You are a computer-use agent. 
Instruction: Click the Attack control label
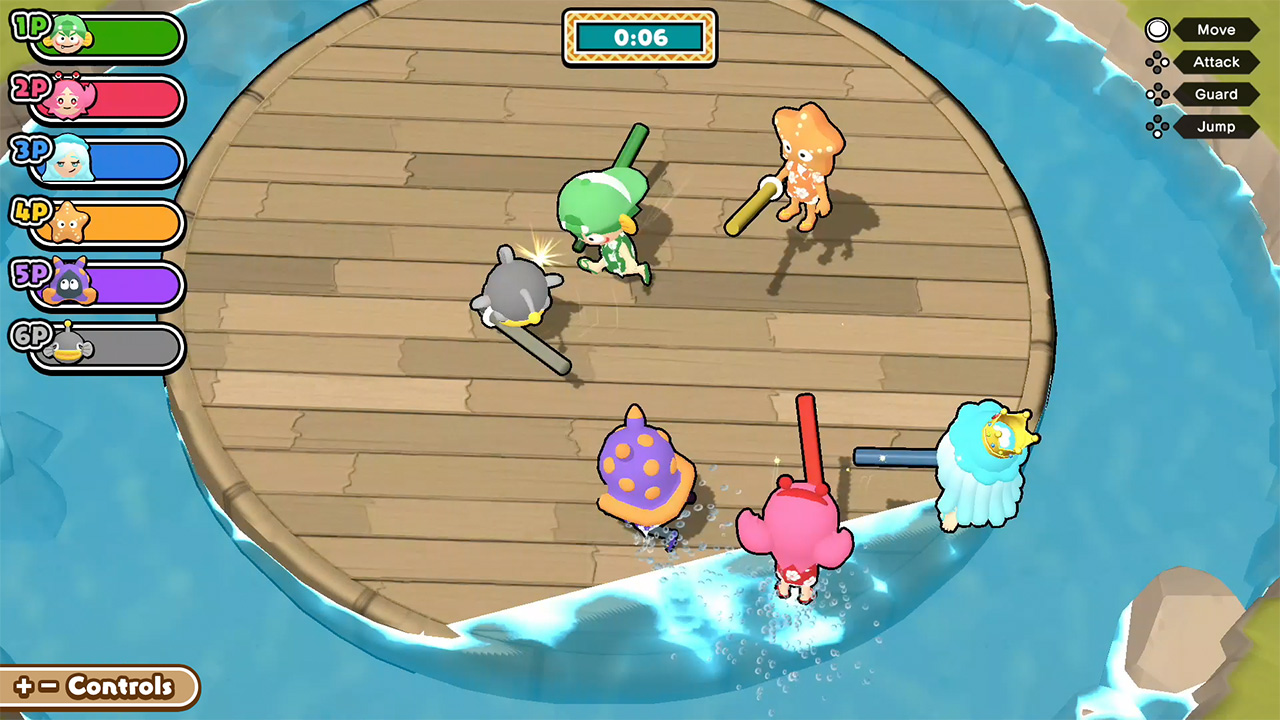tap(1216, 62)
